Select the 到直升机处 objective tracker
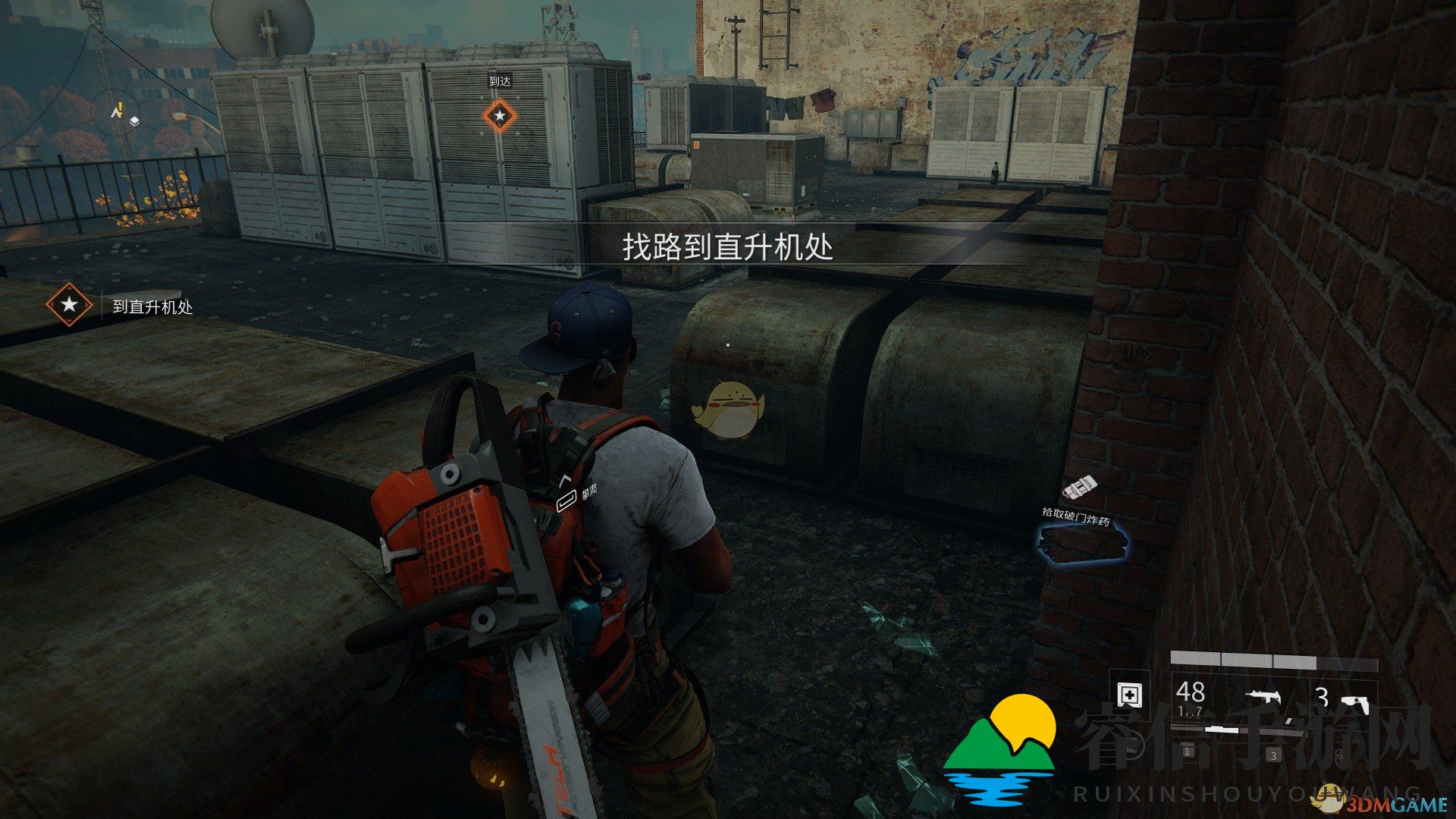 [x=121, y=306]
